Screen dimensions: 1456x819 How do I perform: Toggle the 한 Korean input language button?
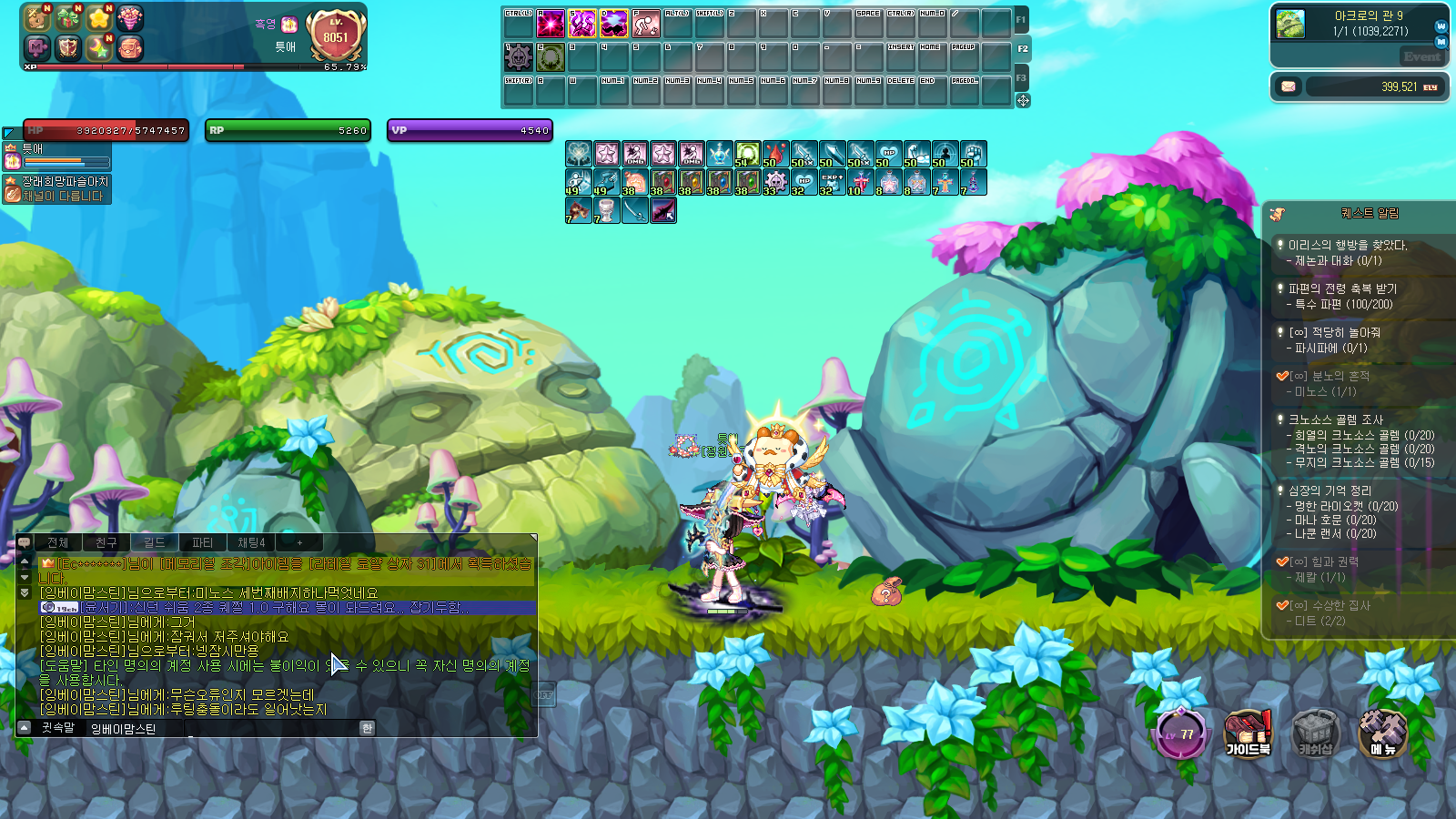tap(367, 728)
